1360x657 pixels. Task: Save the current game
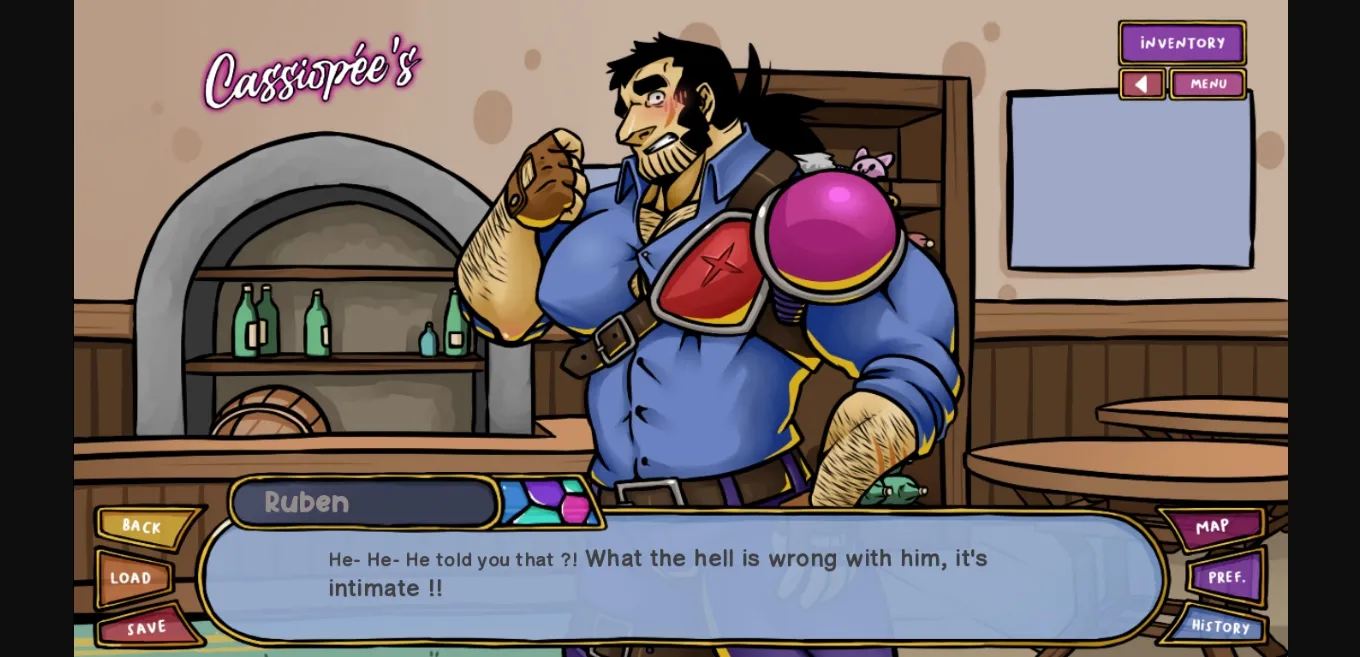[146, 628]
